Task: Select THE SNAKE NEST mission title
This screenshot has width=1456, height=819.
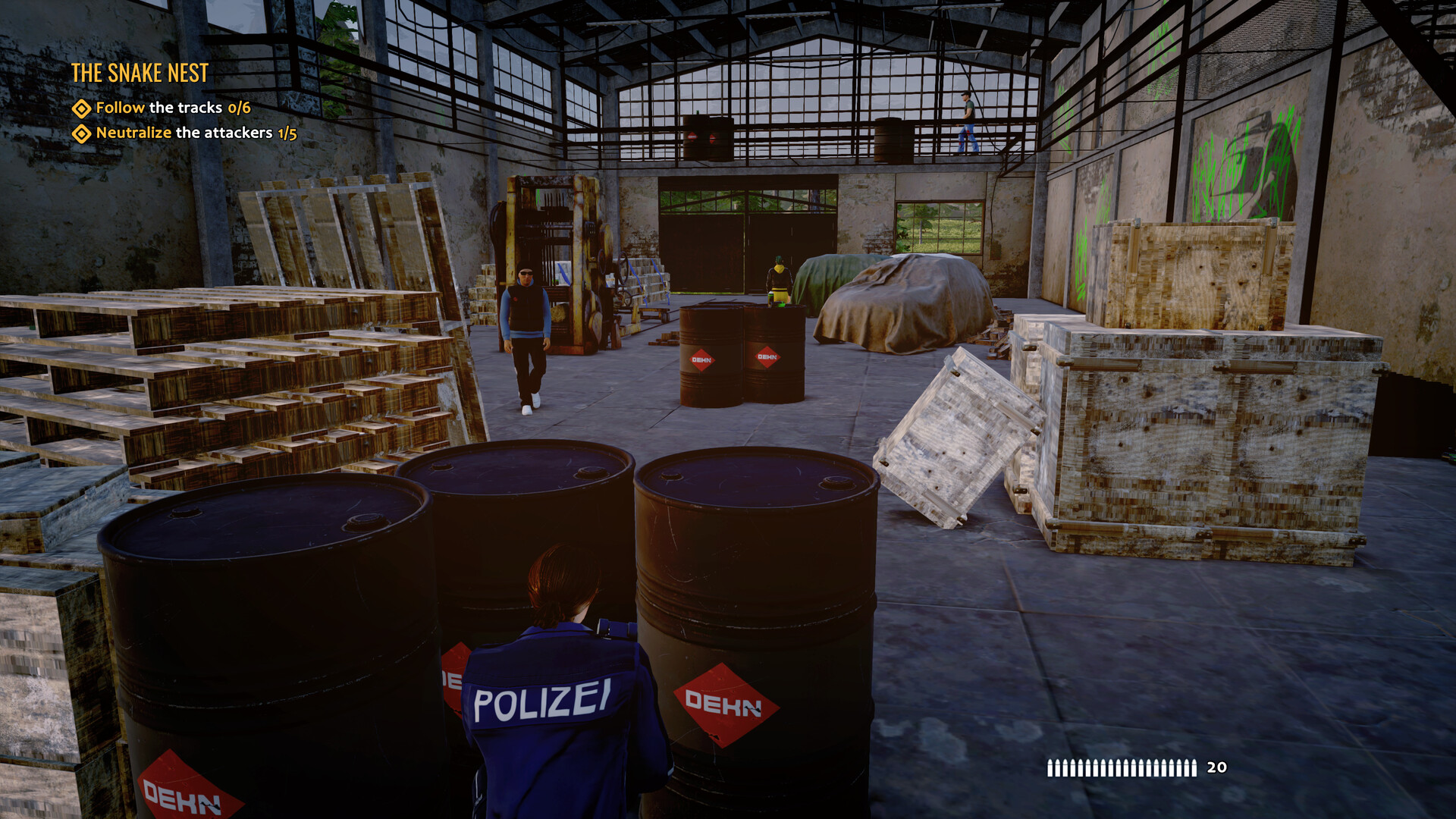Action: click(x=140, y=74)
